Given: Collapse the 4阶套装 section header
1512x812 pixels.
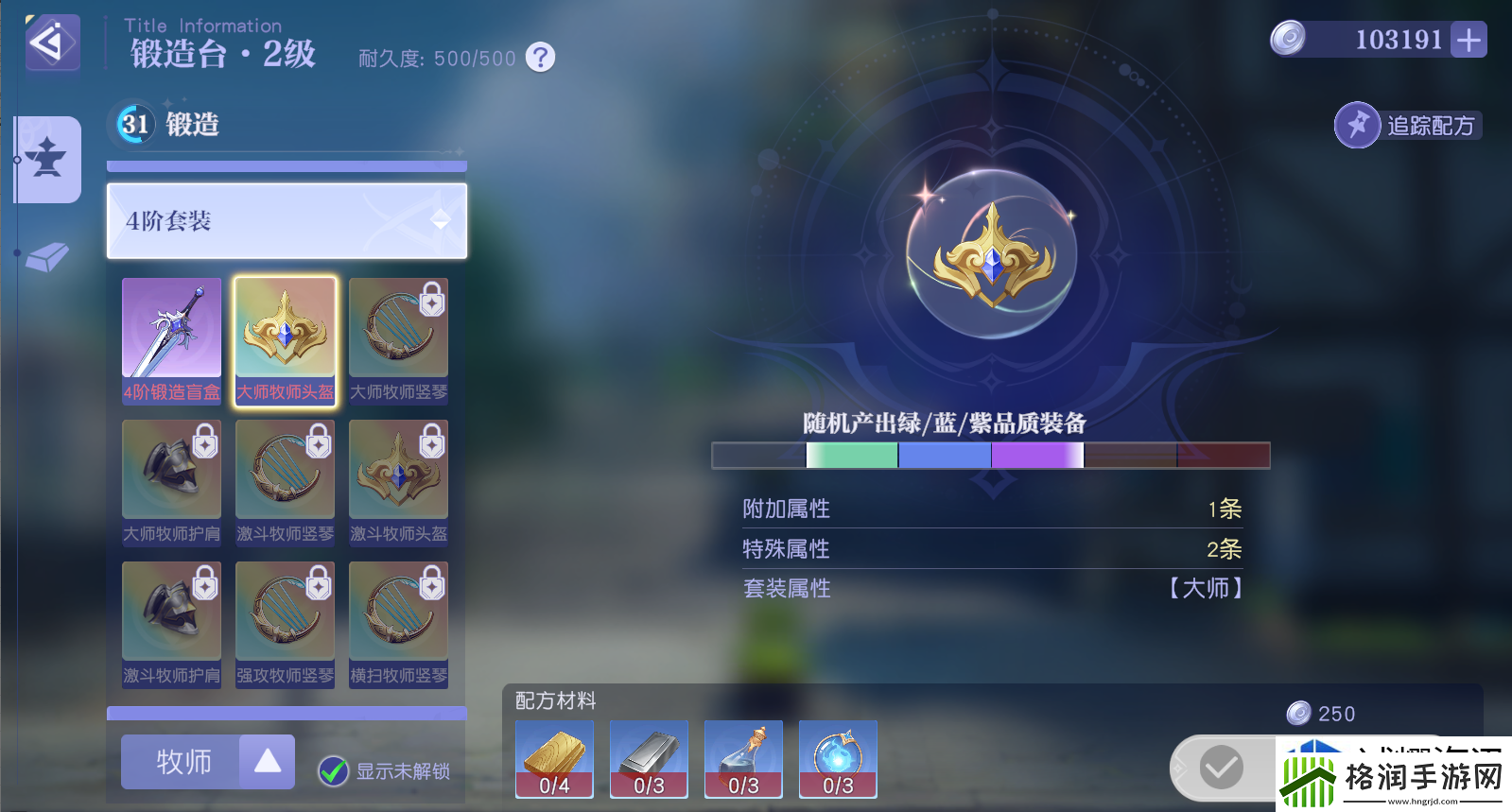Looking at the screenshot, I should pyautogui.click(x=286, y=221).
